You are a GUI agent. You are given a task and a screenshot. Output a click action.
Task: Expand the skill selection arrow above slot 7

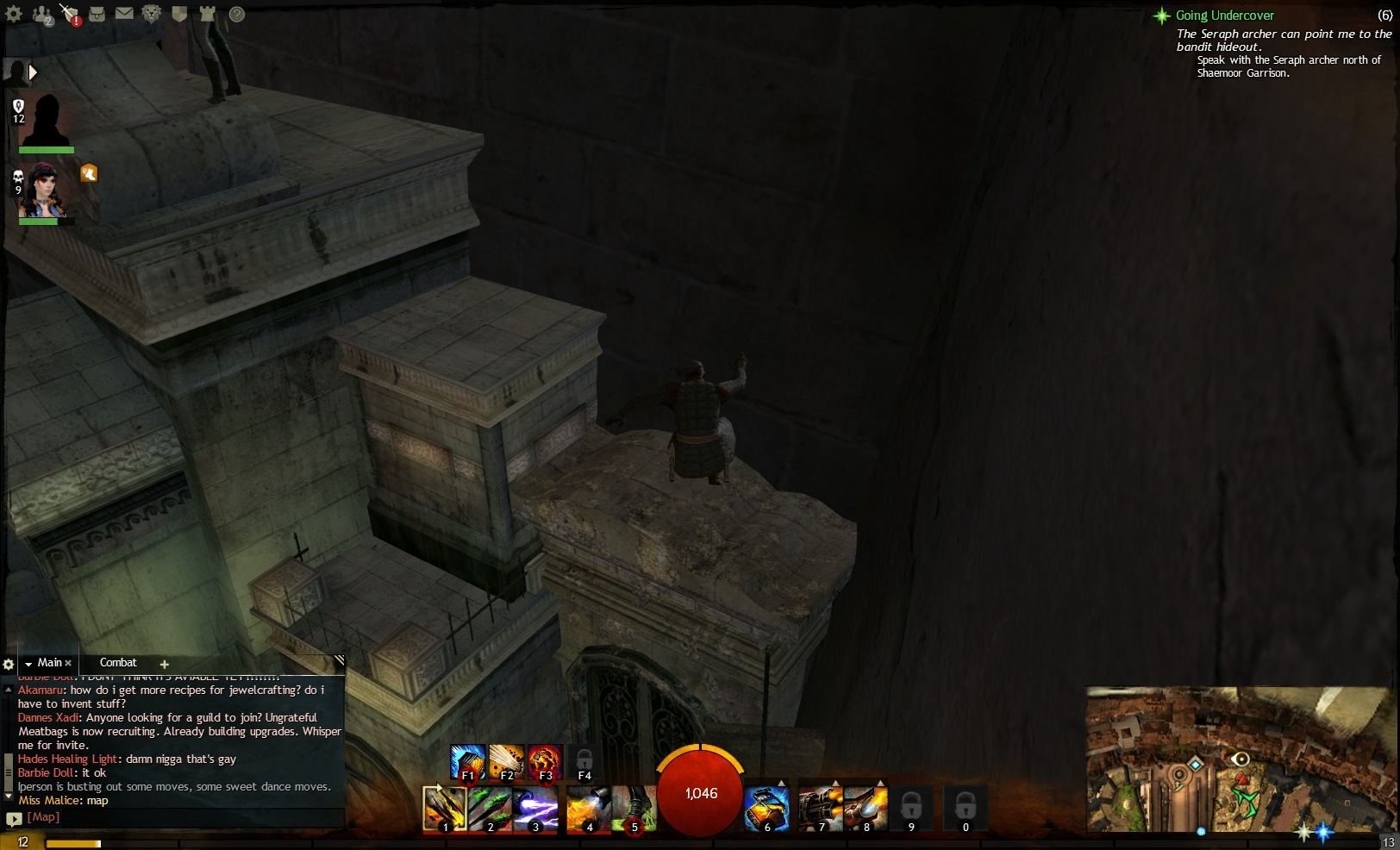[834, 783]
